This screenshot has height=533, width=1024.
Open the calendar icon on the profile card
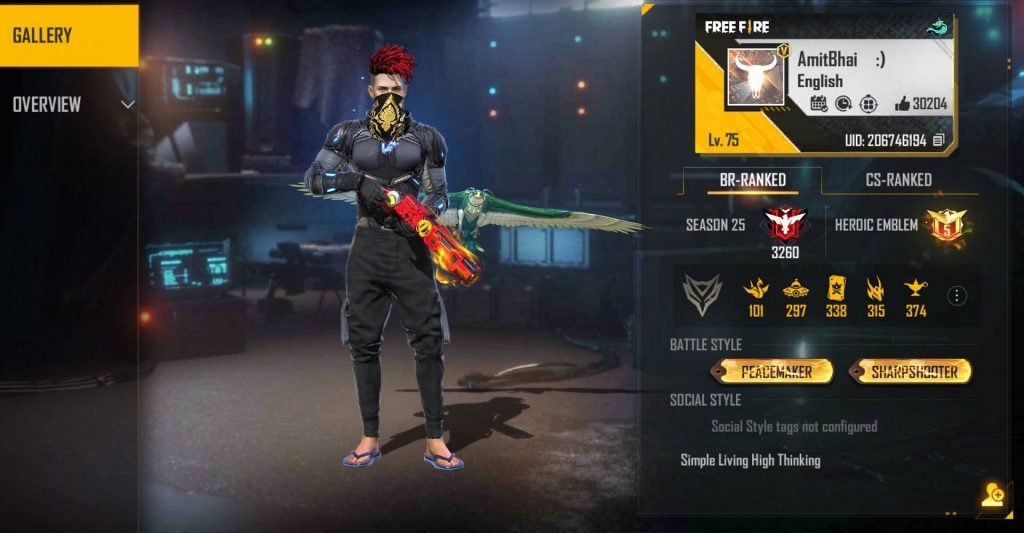pyautogui.click(x=818, y=103)
